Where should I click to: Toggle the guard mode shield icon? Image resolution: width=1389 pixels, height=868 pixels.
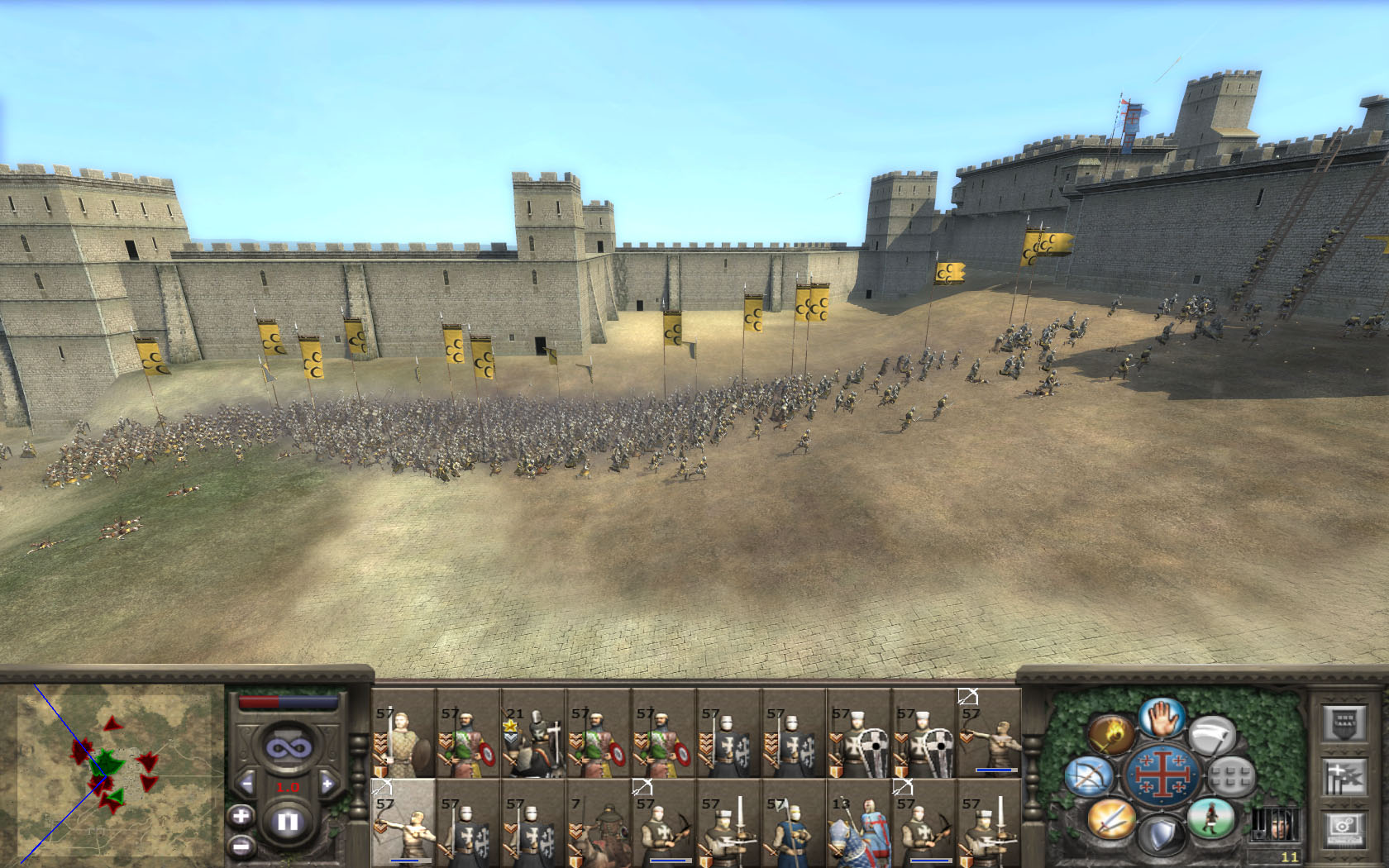point(1162,835)
